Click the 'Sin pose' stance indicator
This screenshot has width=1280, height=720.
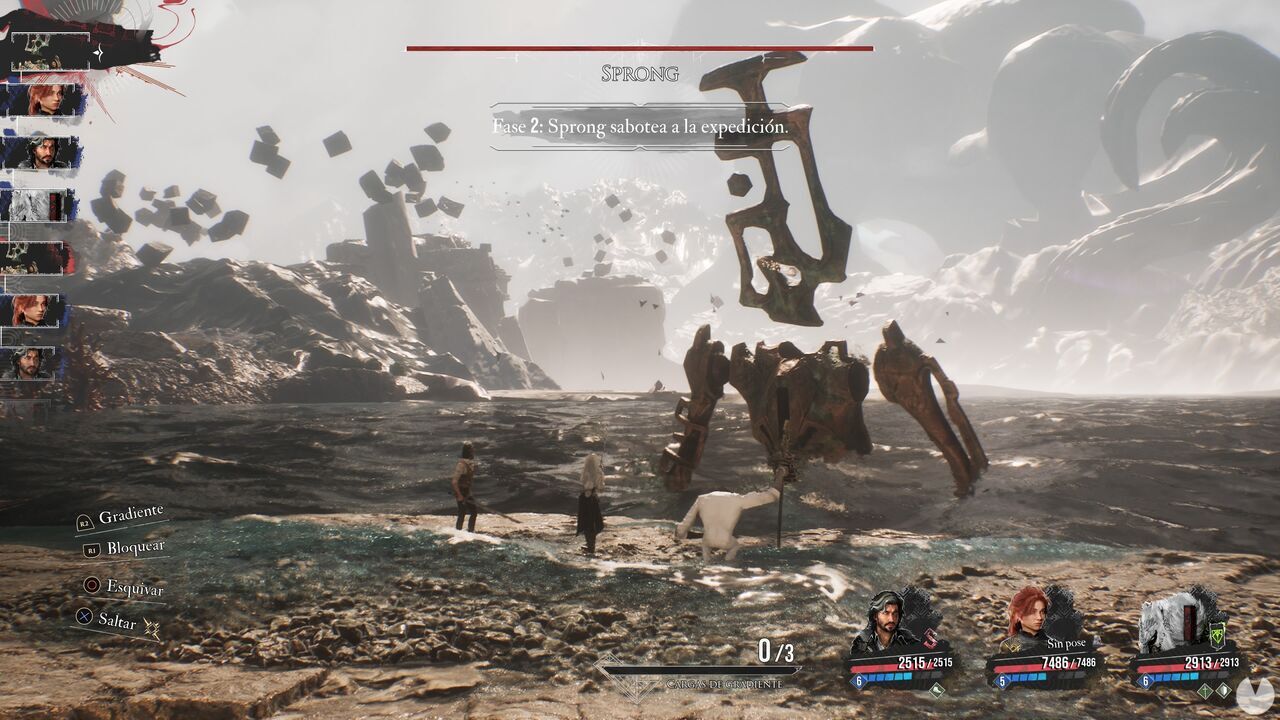(1068, 643)
